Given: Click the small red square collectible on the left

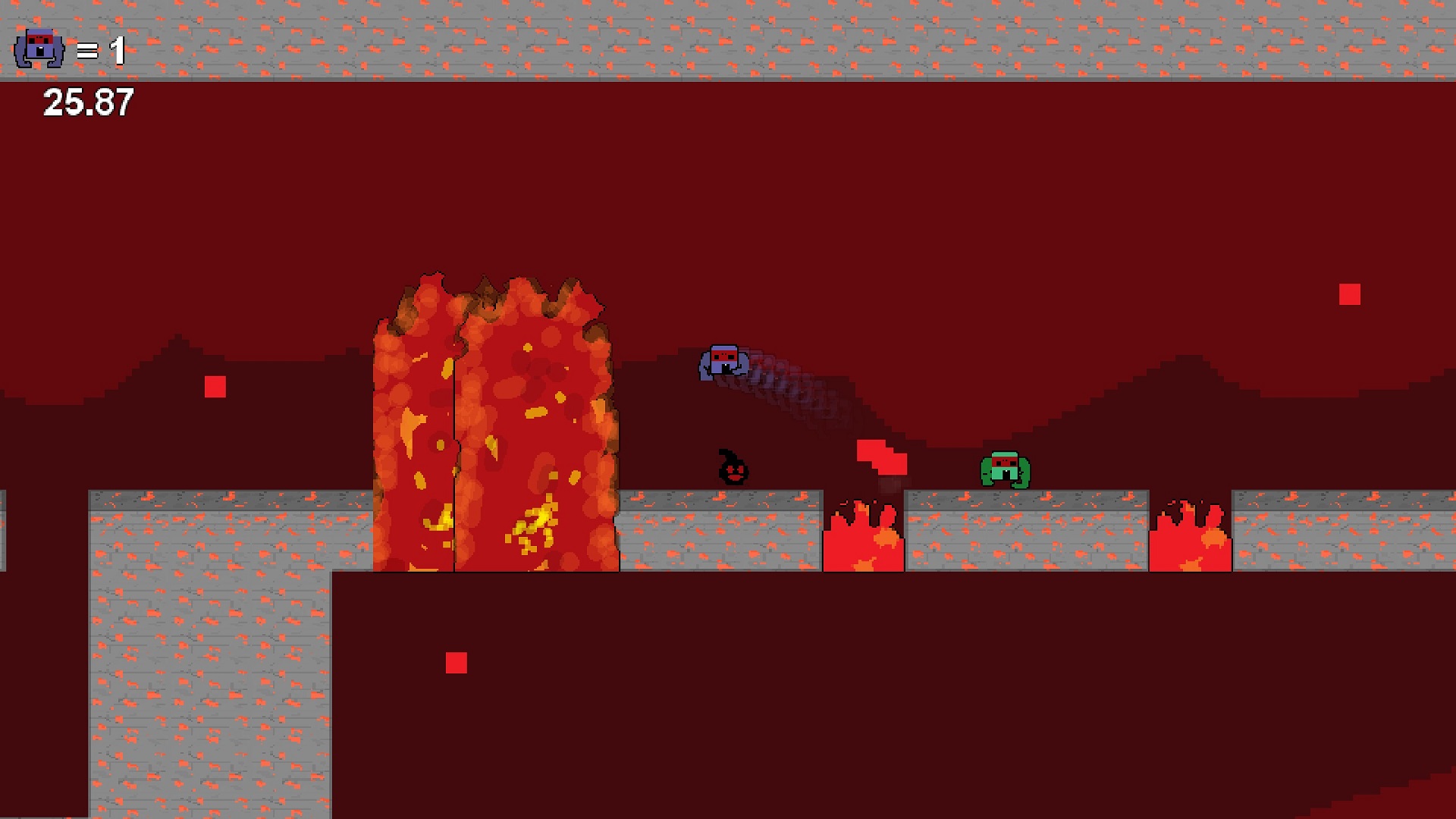Looking at the screenshot, I should click(215, 388).
